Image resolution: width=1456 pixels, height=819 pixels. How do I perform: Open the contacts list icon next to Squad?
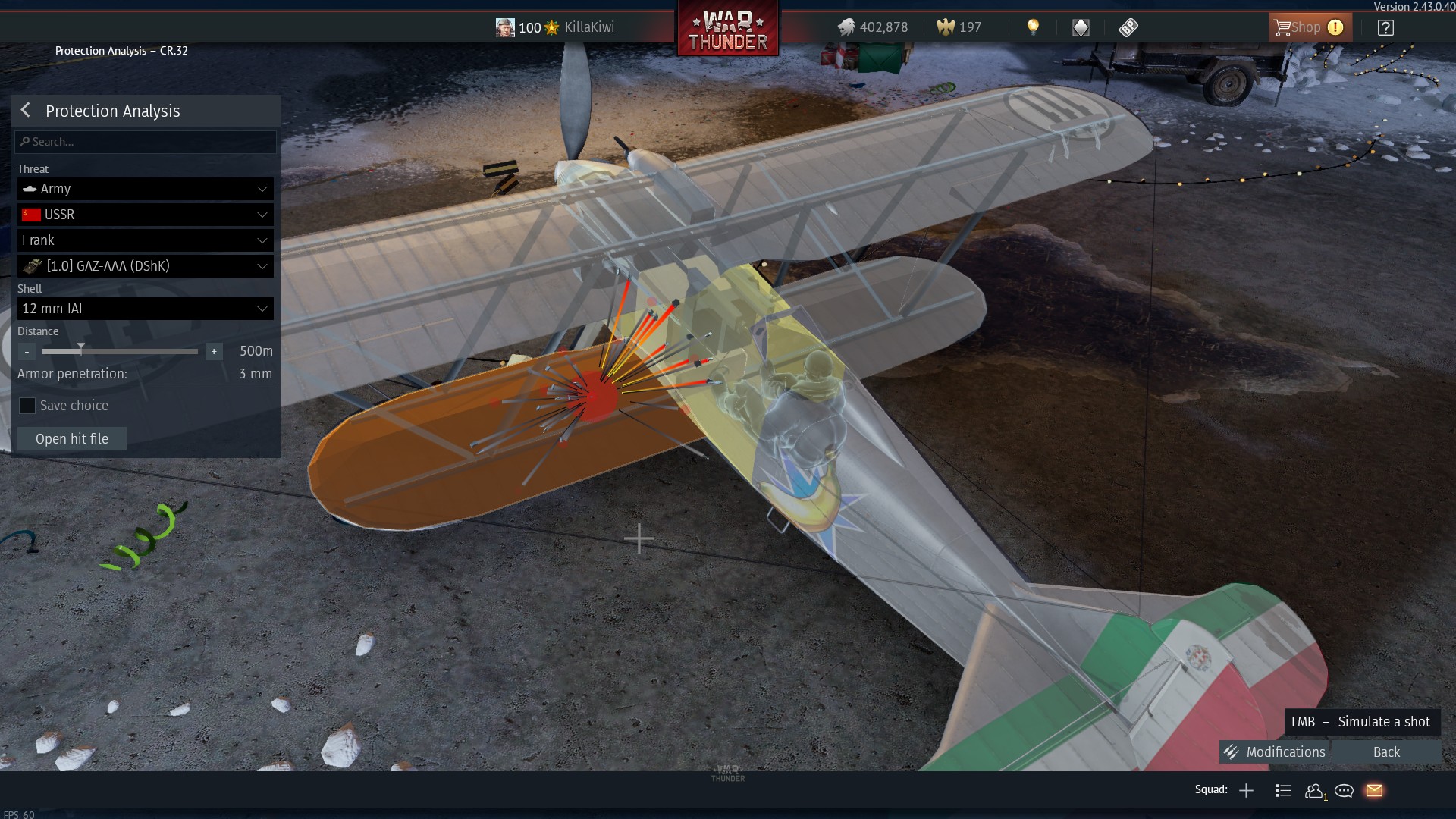1283,790
